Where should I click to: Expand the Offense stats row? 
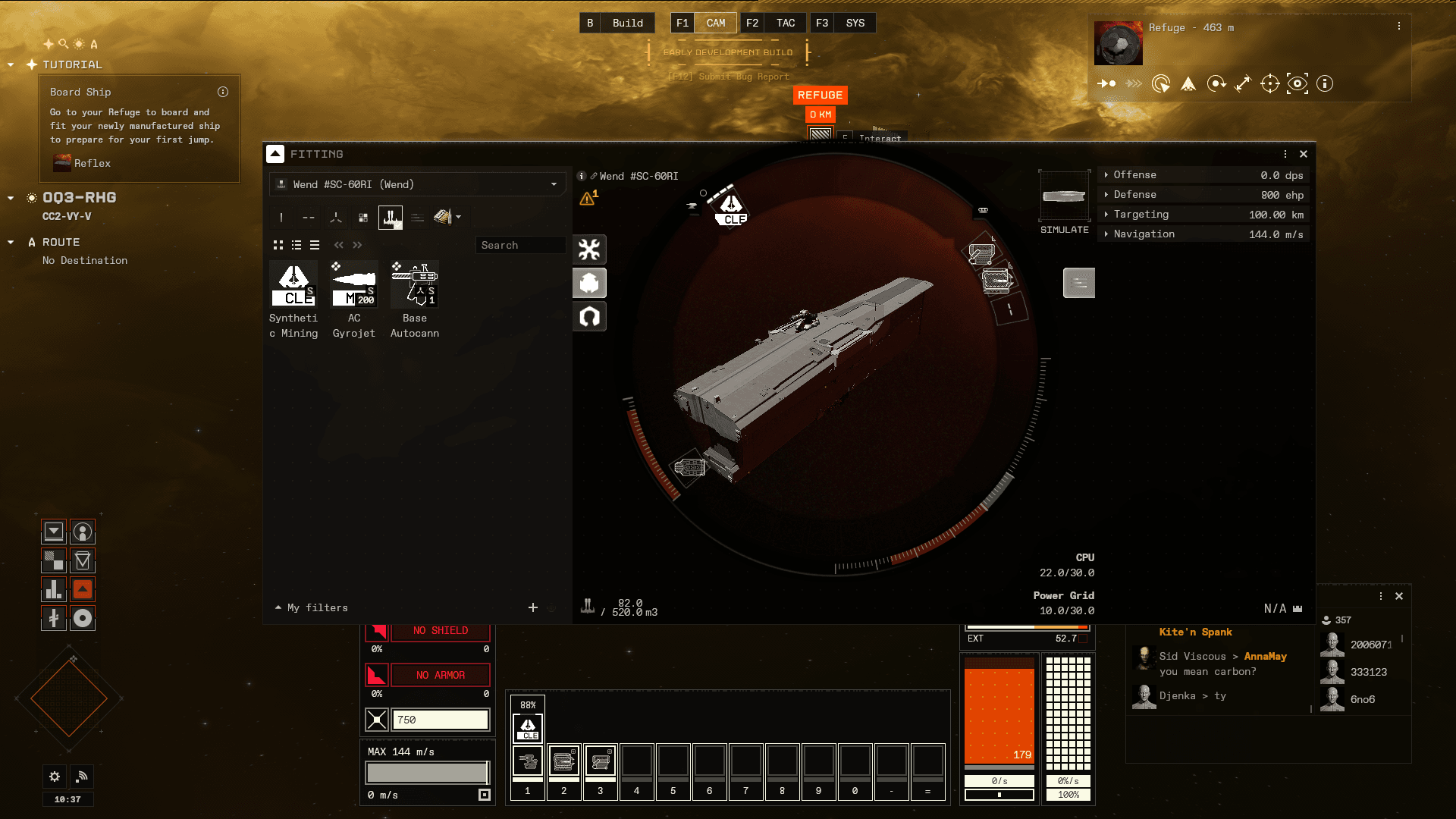(1204, 175)
